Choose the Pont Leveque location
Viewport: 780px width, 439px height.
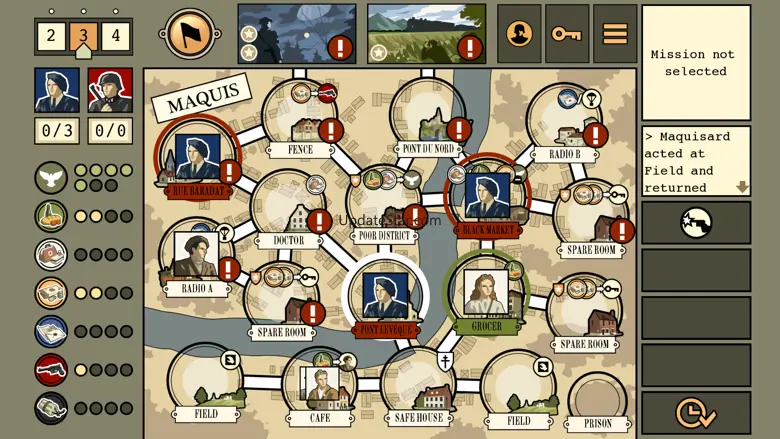(x=385, y=299)
